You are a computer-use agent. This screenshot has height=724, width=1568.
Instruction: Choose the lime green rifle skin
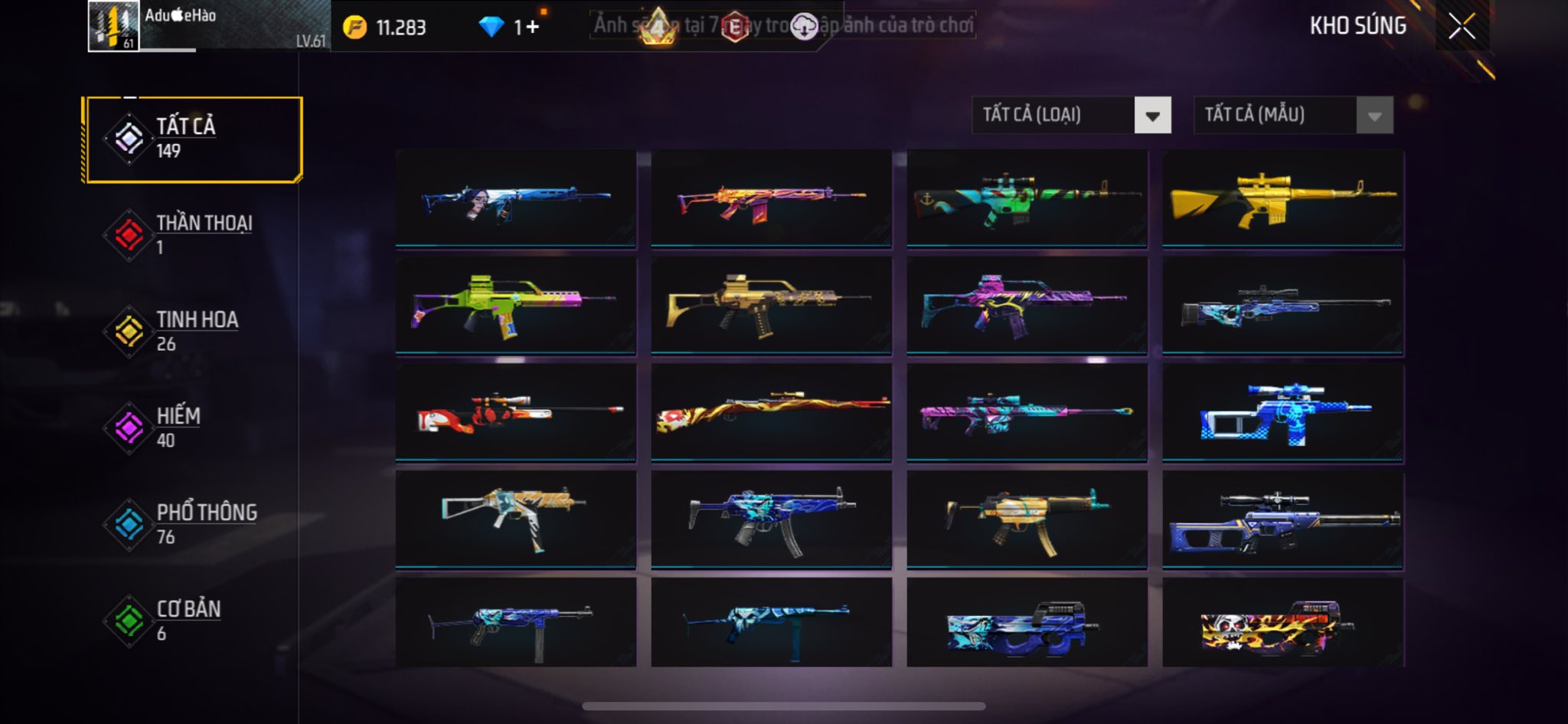[x=515, y=306]
